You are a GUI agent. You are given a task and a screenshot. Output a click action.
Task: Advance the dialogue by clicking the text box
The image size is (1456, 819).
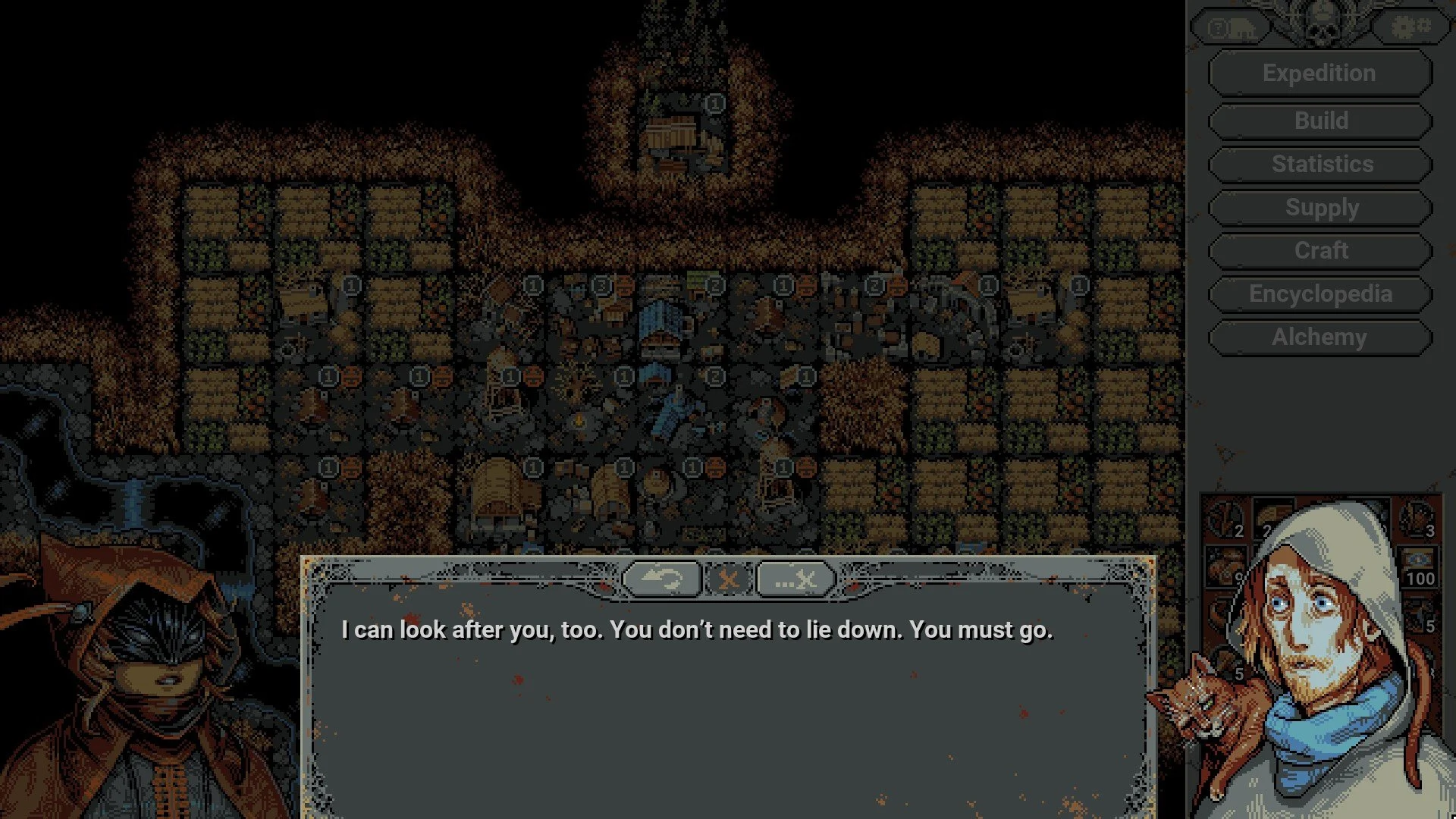(x=728, y=705)
